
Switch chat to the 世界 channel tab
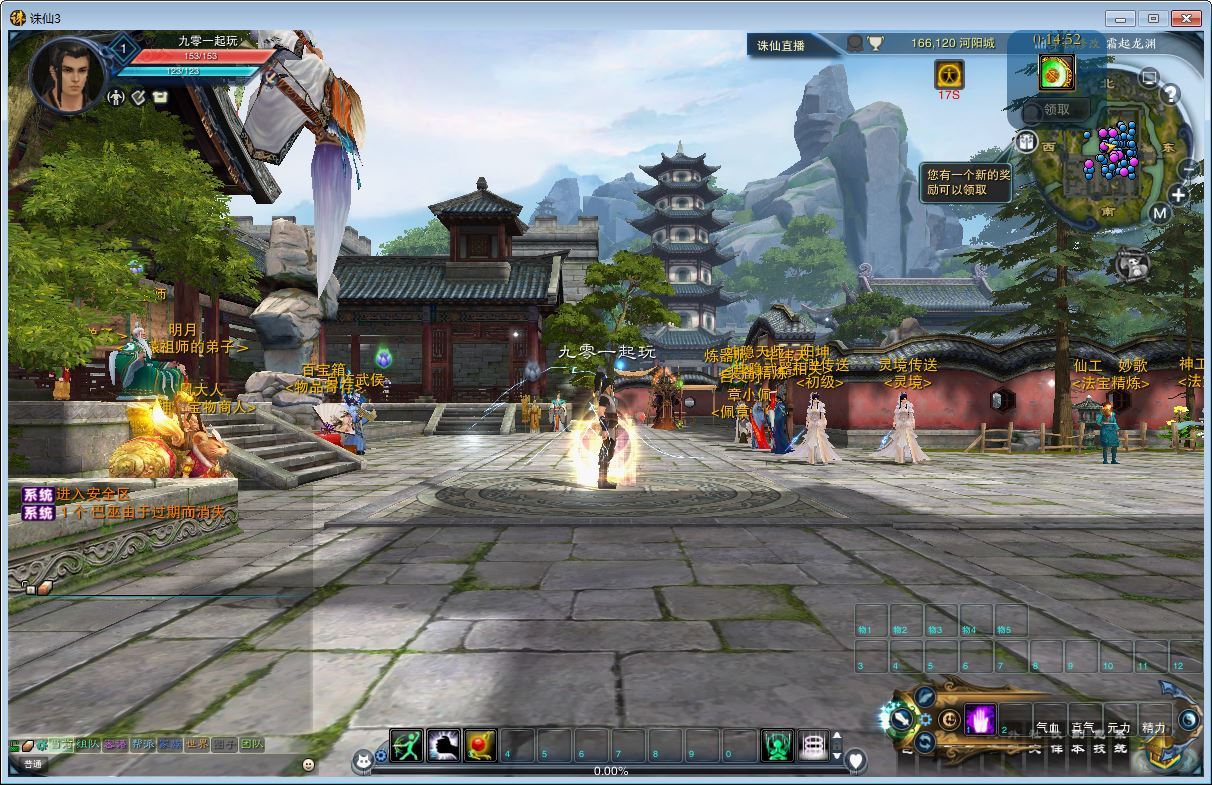point(197,744)
